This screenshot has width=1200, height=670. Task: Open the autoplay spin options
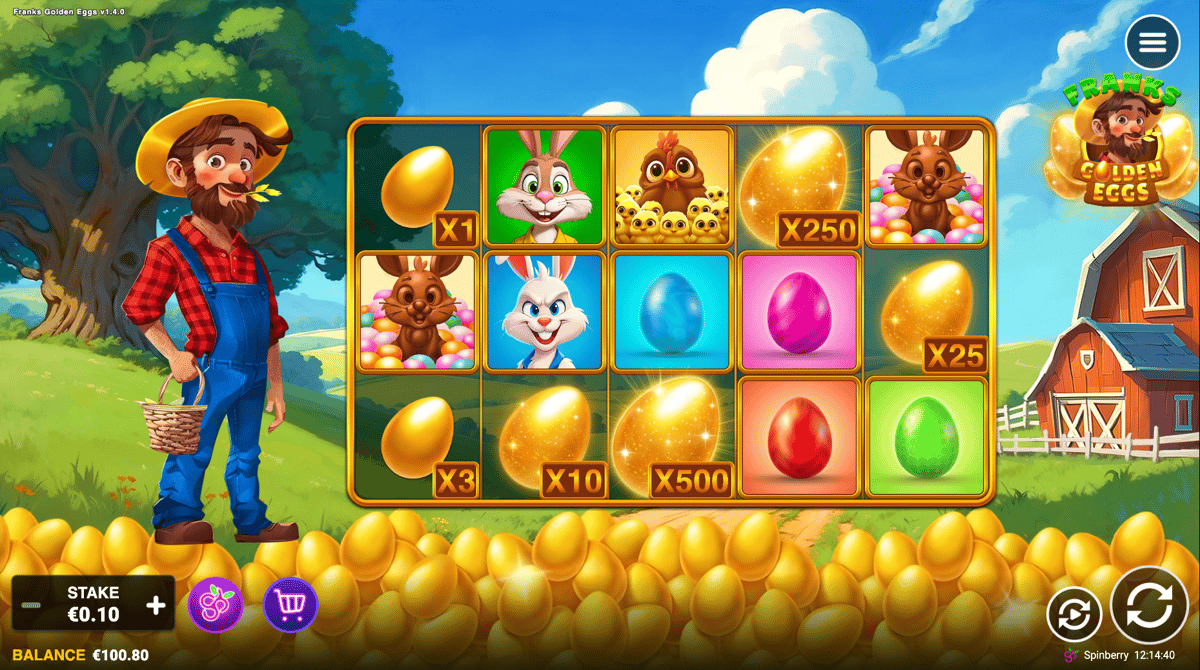[x=1074, y=614]
